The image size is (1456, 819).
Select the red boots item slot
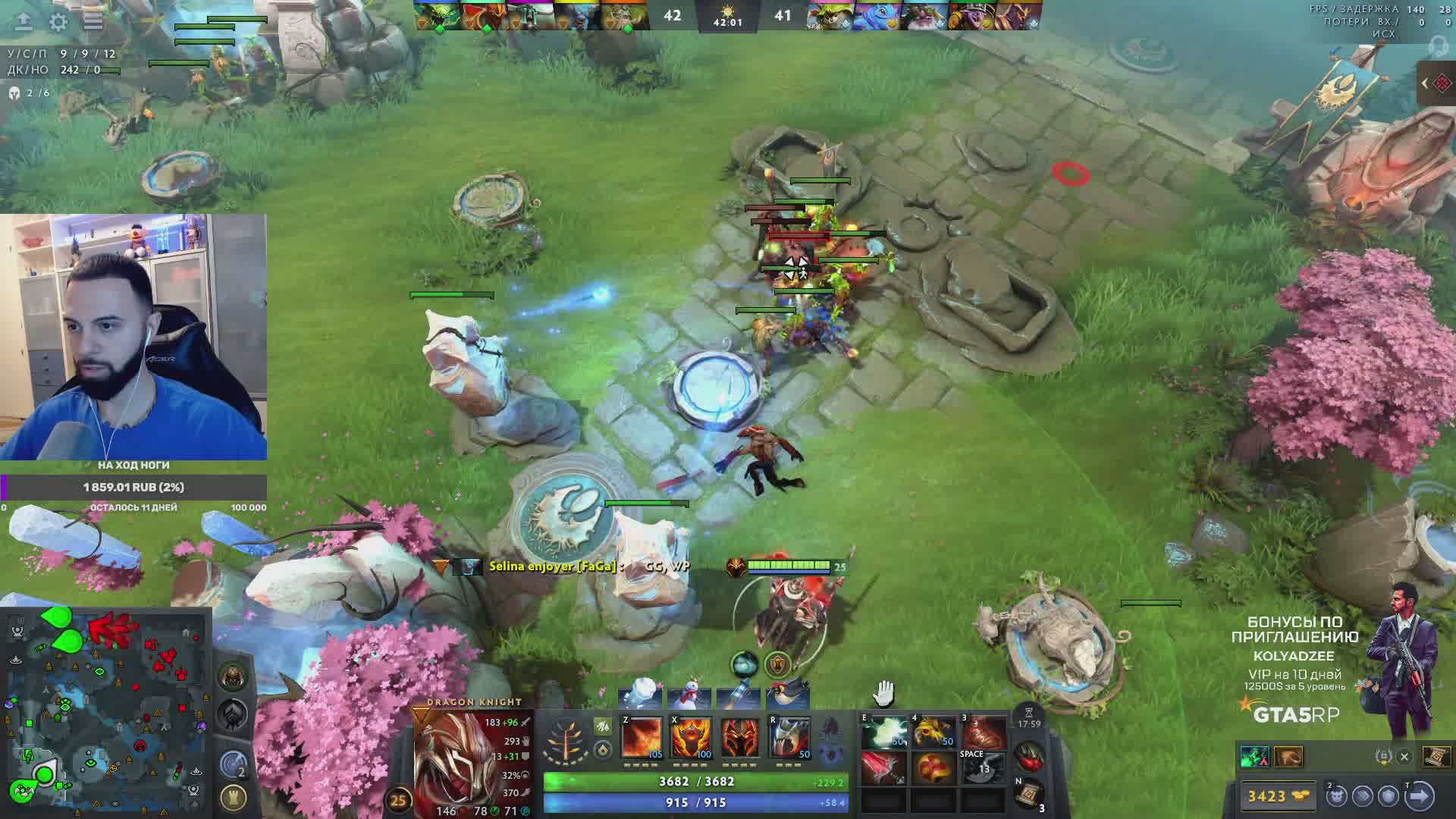click(984, 733)
